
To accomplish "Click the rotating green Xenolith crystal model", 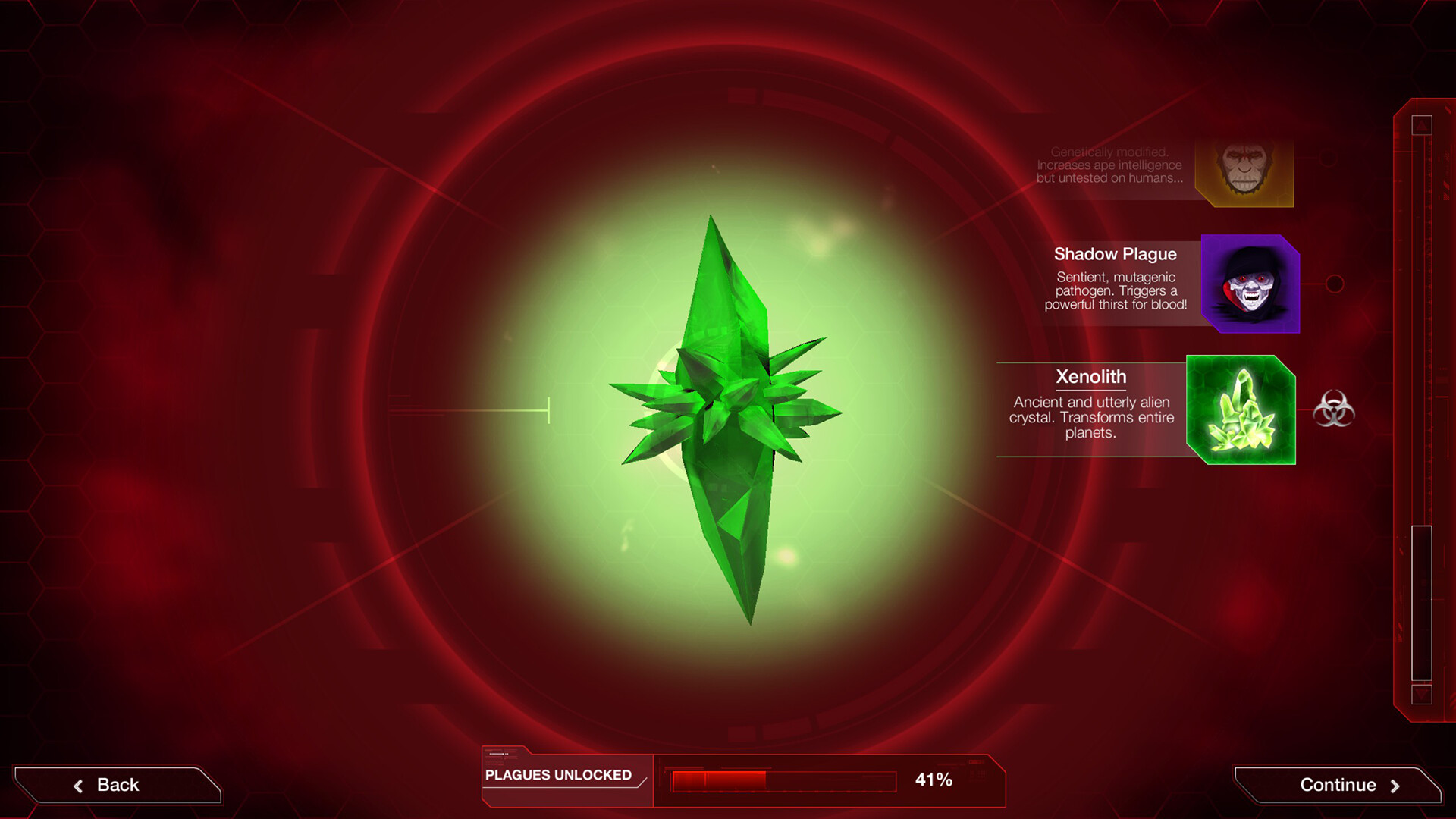I will (x=728, y=417).
